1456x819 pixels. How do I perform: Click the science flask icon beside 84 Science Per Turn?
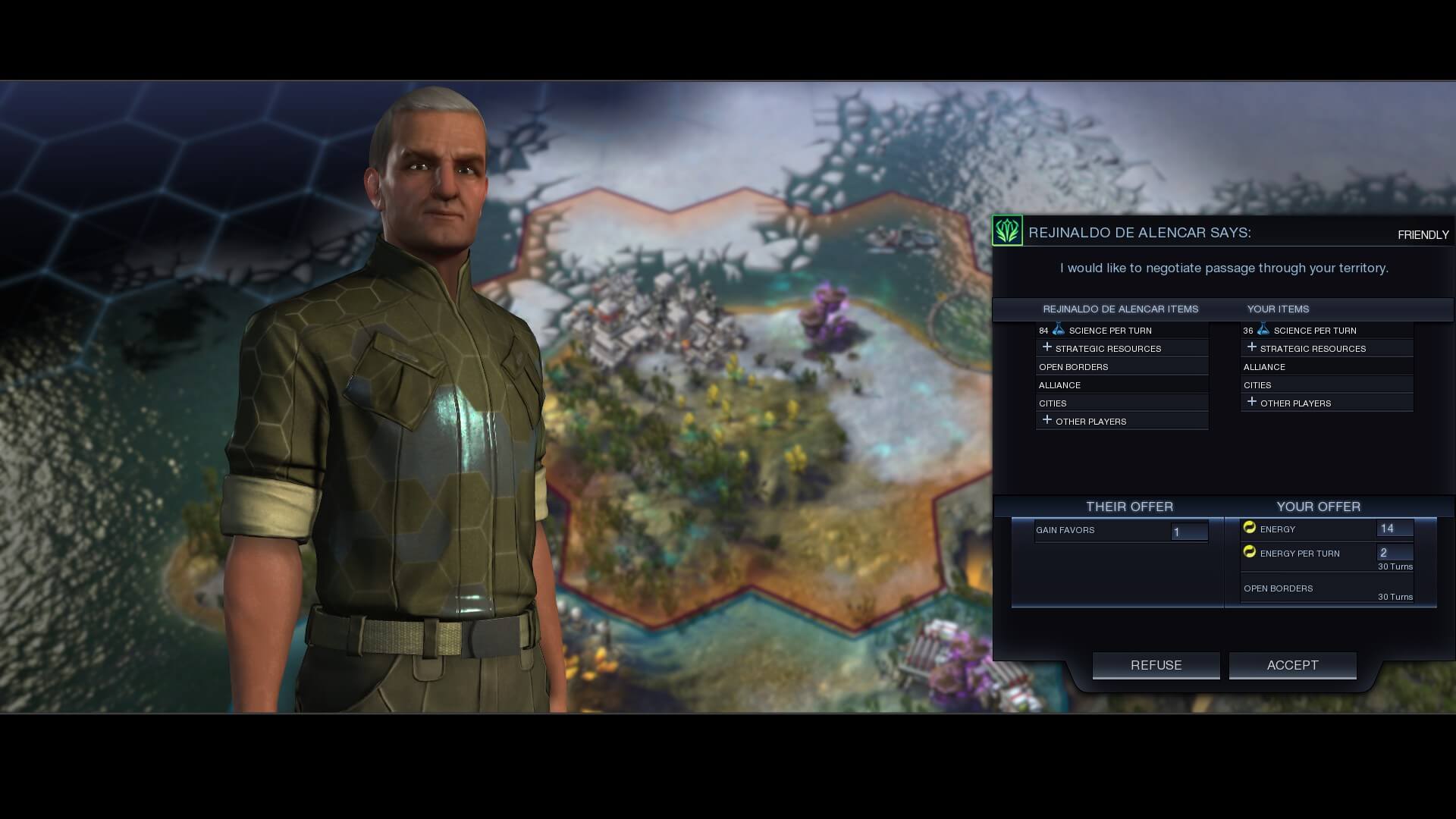click(1057, 329)
